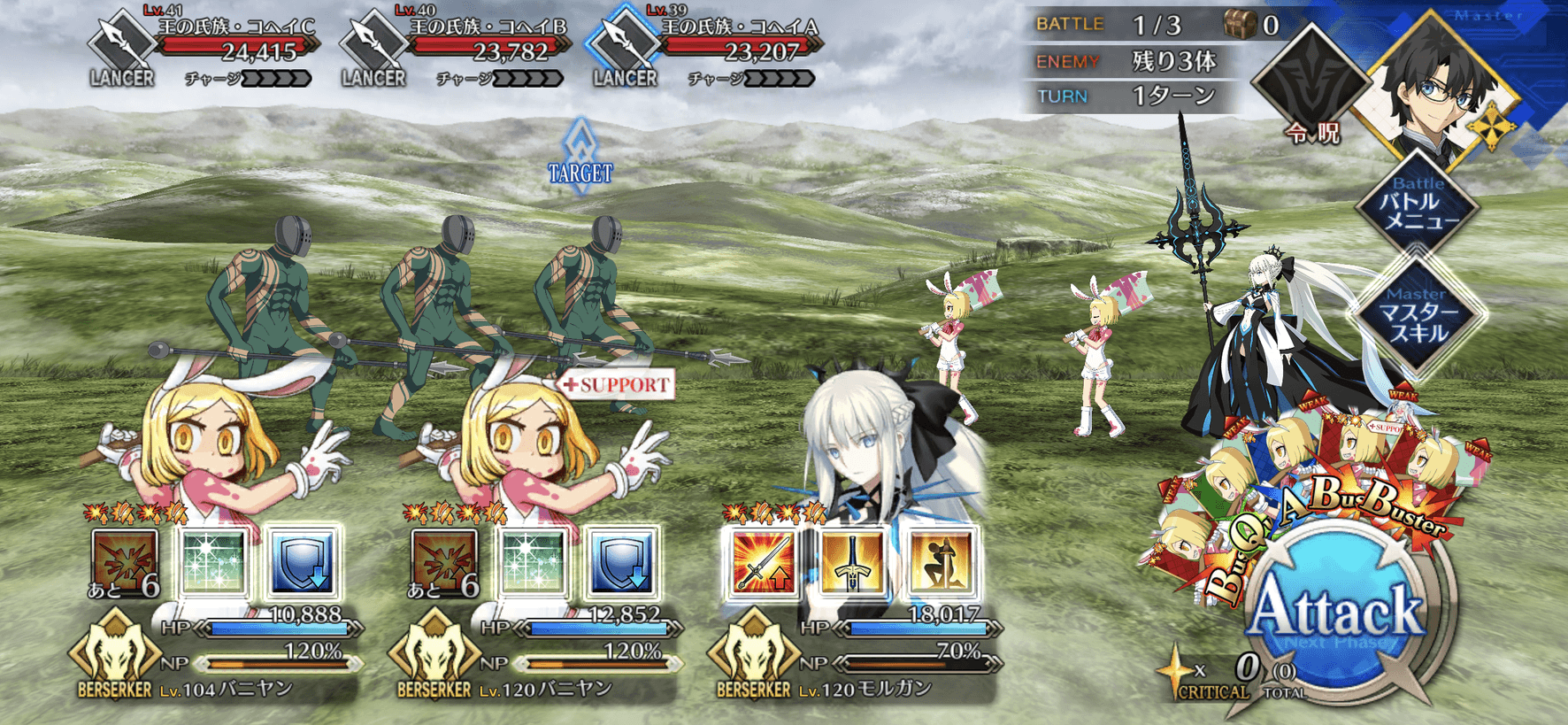Trigger Morgan's kneeling figure skill
1568x725 pixels.
point(942,561)
